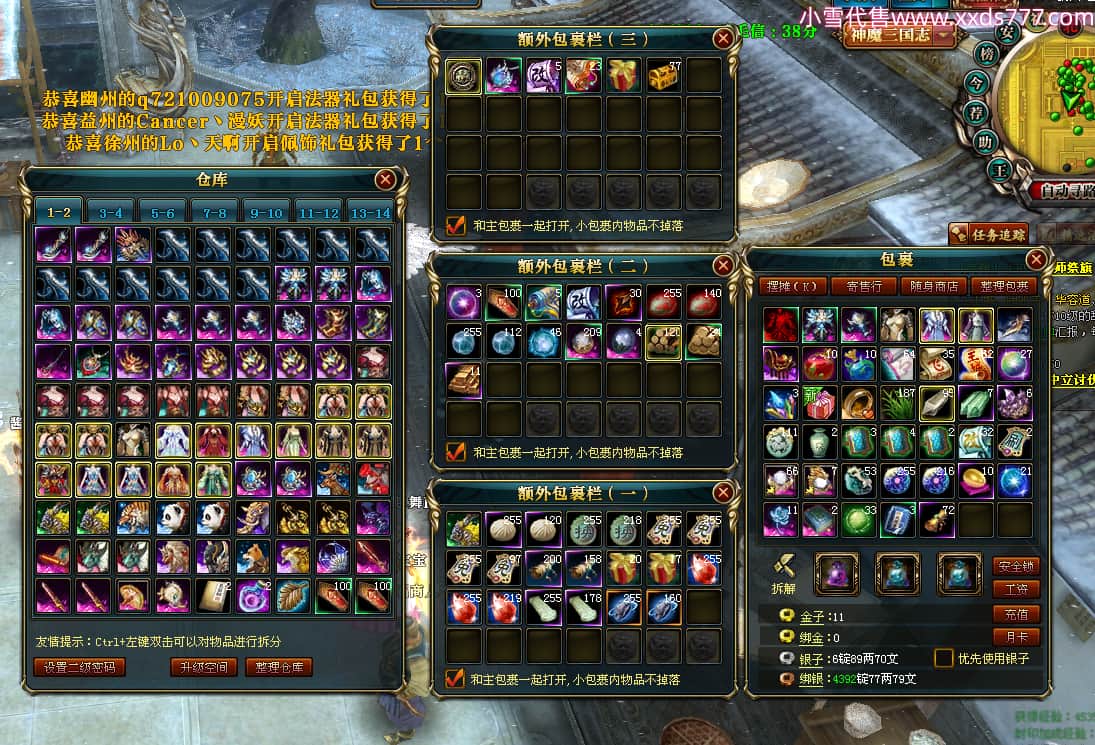Choose 升级空间 to upgrade warehouse space
Viewport: 1095px width, 745px height.
[203, 667]
